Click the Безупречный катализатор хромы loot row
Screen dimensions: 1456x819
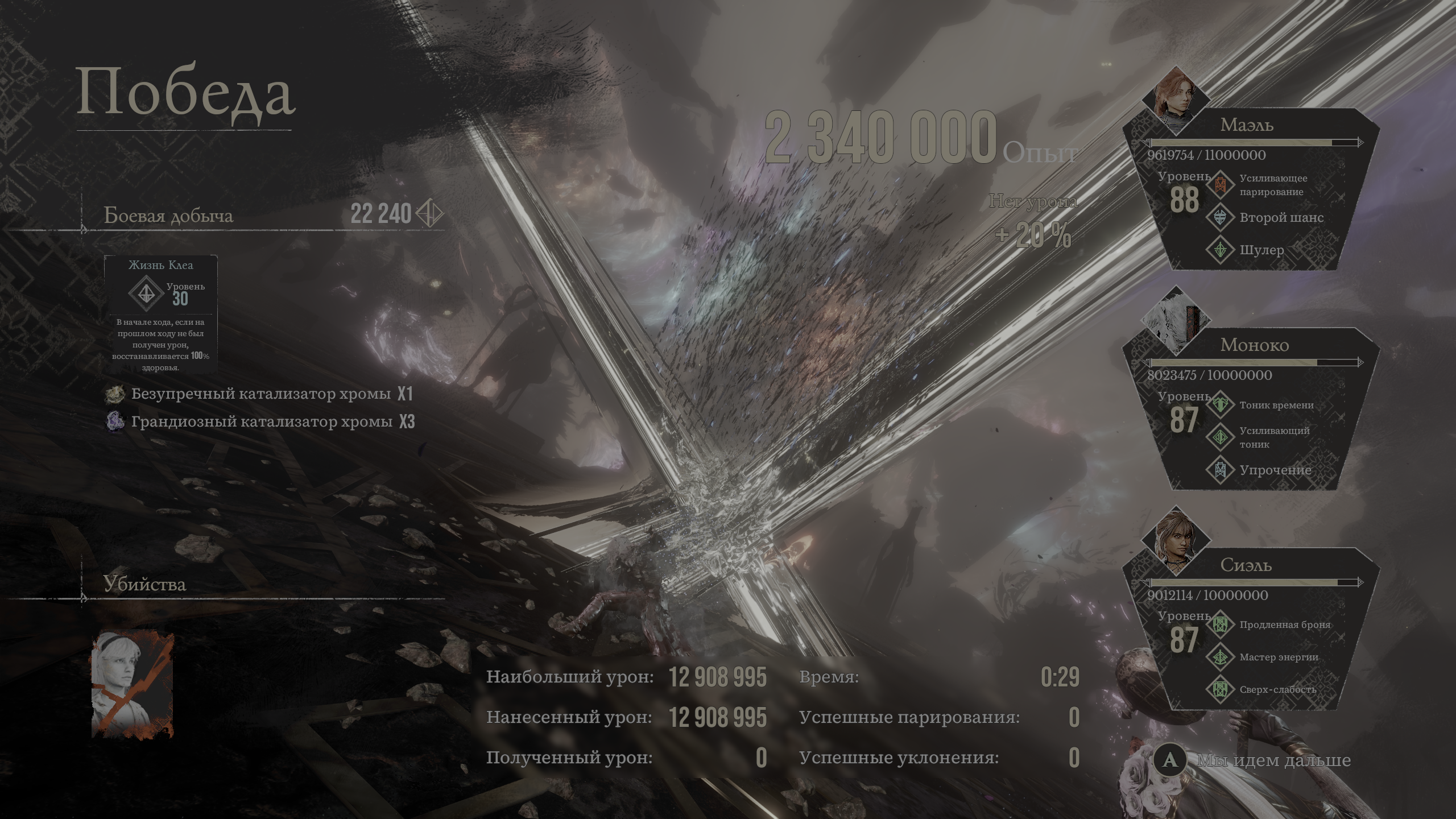(260, 394)
